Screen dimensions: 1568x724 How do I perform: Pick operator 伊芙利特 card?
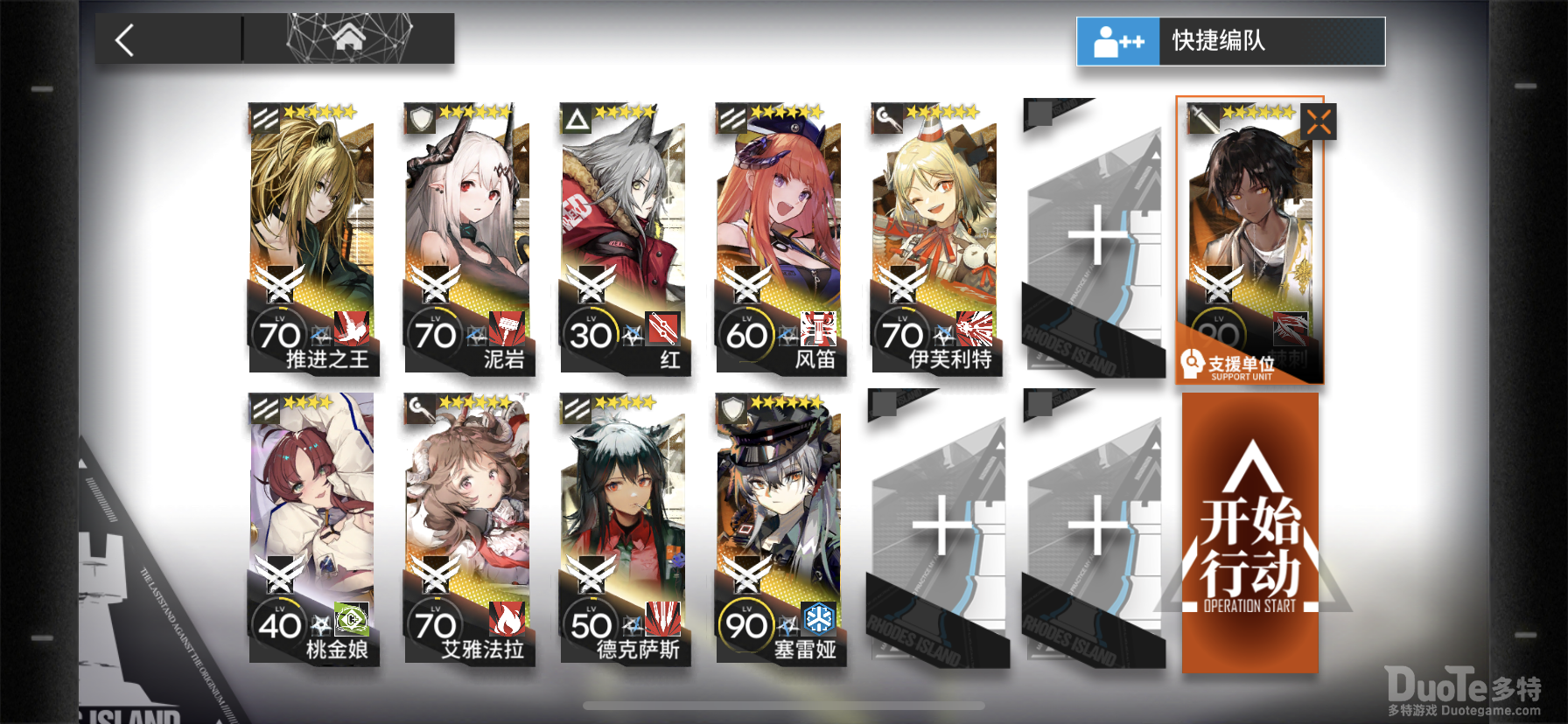pos(935,238)
